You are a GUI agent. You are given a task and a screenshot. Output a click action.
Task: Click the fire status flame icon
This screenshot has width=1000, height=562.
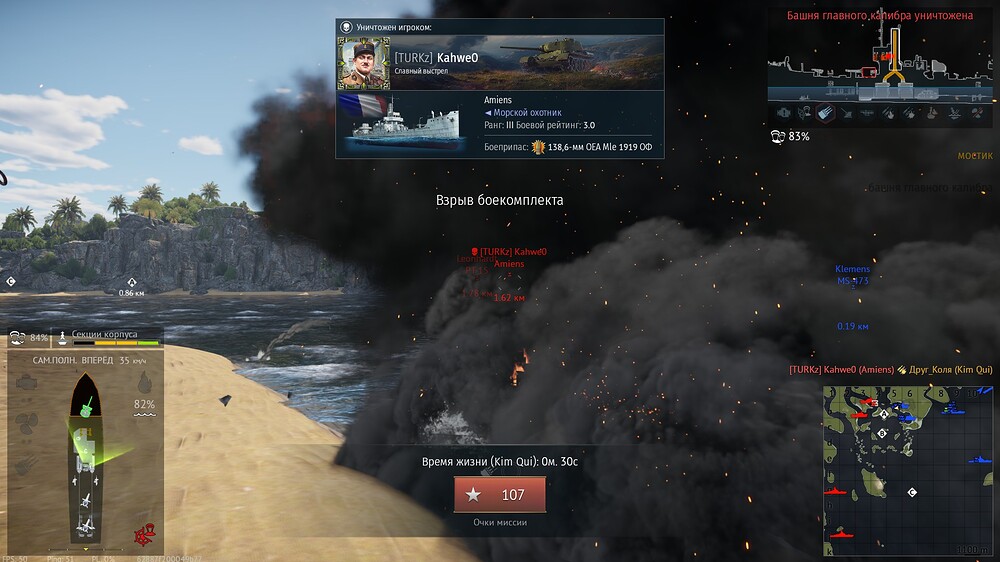point(145,381)
